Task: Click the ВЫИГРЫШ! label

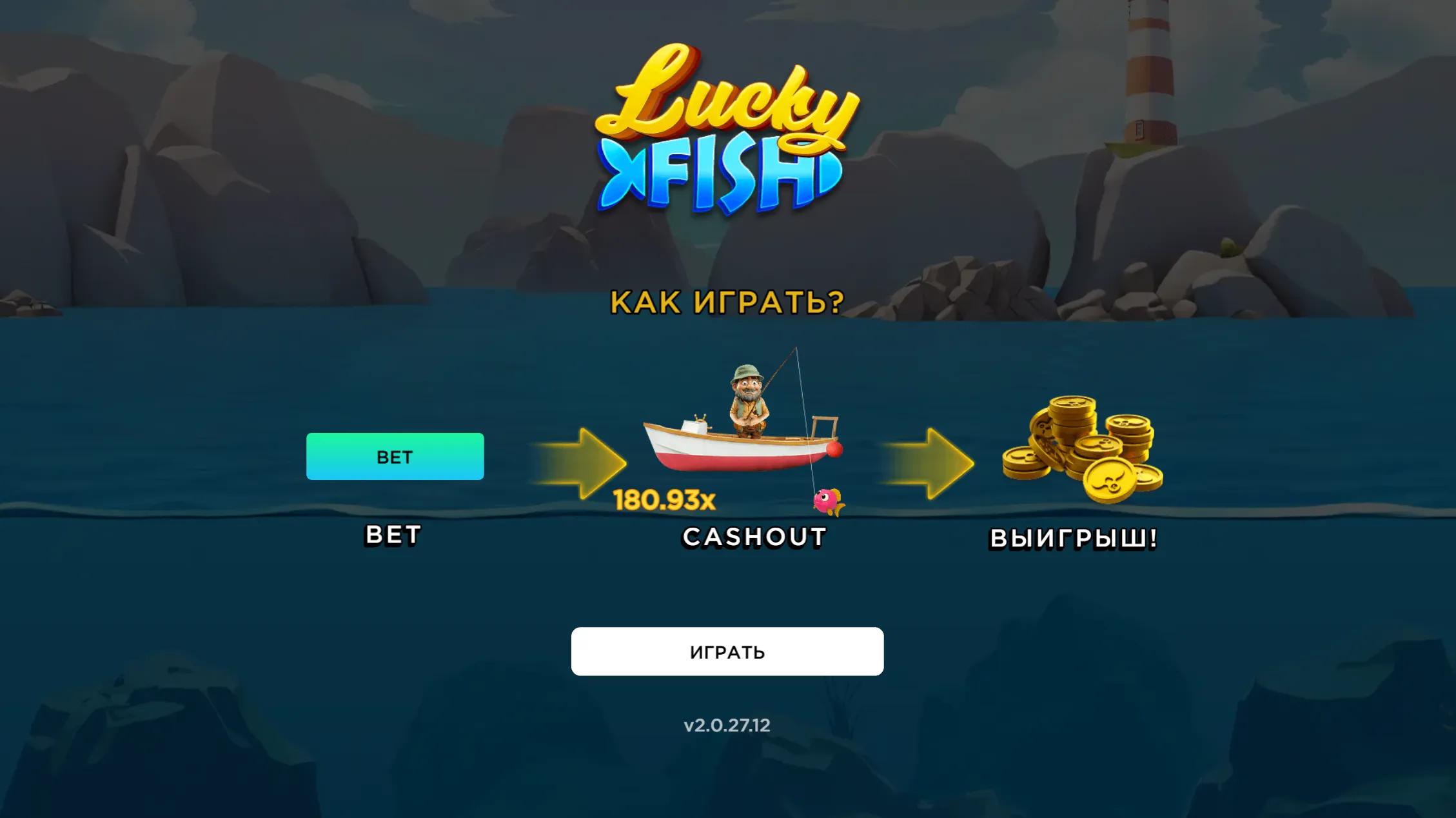Action: (1072, 539)
